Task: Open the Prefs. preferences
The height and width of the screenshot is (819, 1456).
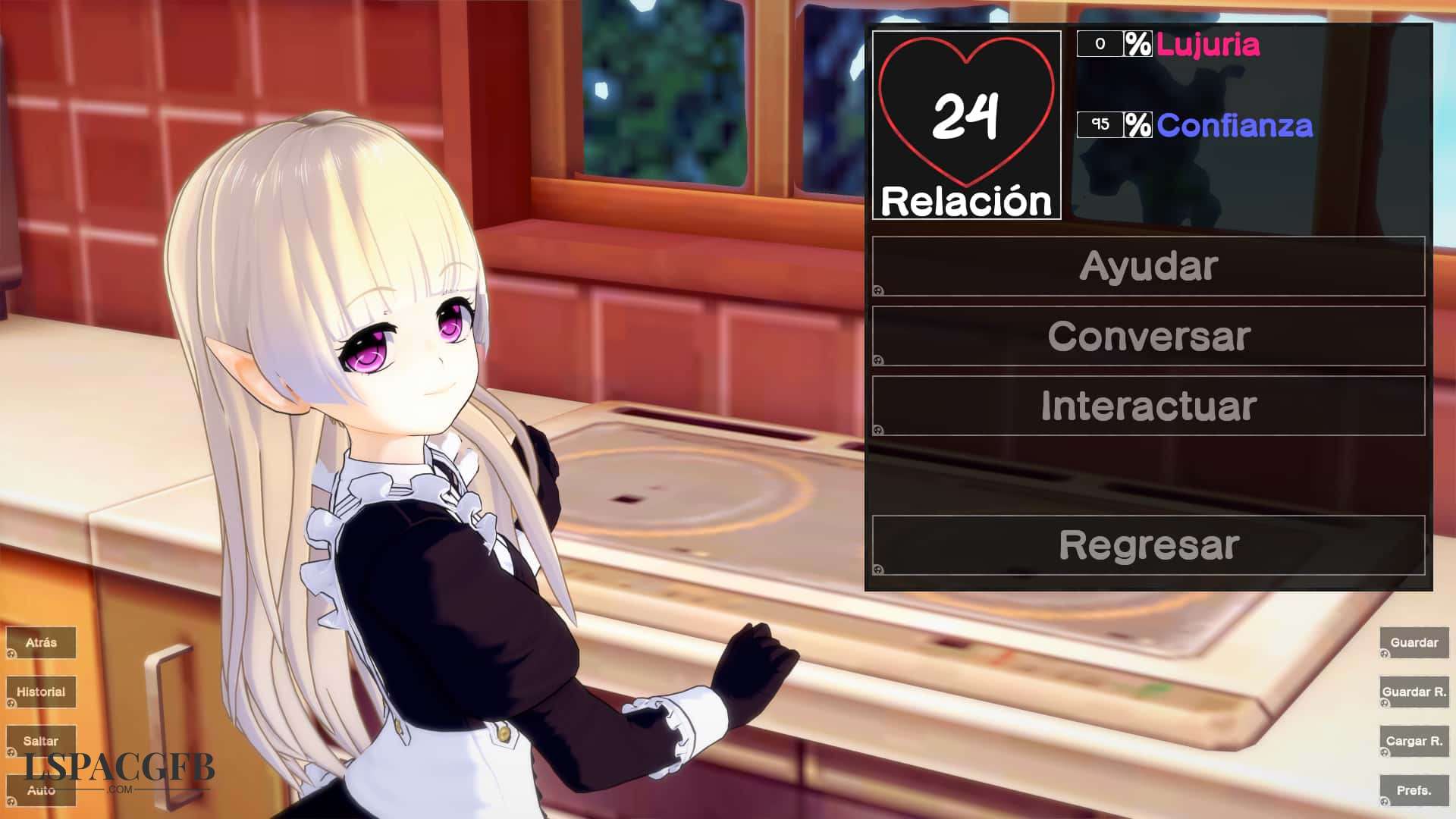Action: 1414,790
